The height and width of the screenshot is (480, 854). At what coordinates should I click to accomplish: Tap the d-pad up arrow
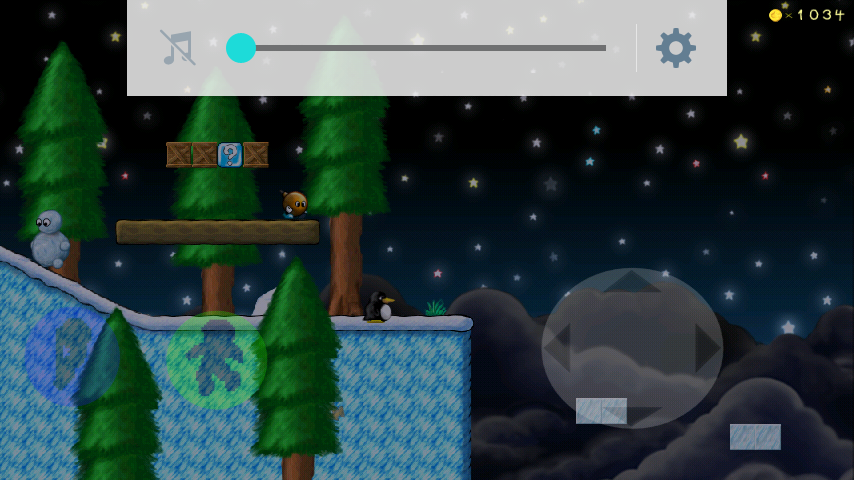[x=632, y=283]
